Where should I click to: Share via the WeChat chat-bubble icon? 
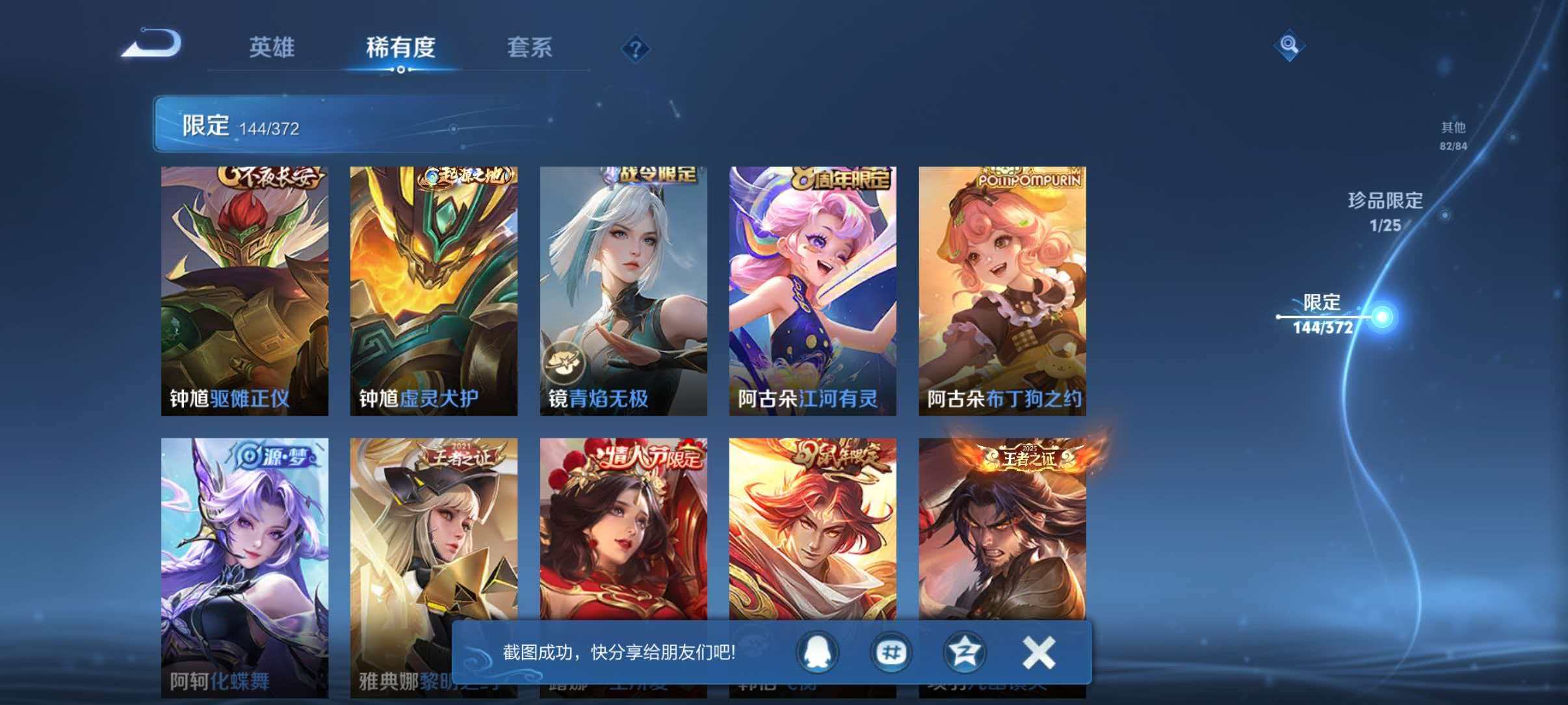click(892, 654)
